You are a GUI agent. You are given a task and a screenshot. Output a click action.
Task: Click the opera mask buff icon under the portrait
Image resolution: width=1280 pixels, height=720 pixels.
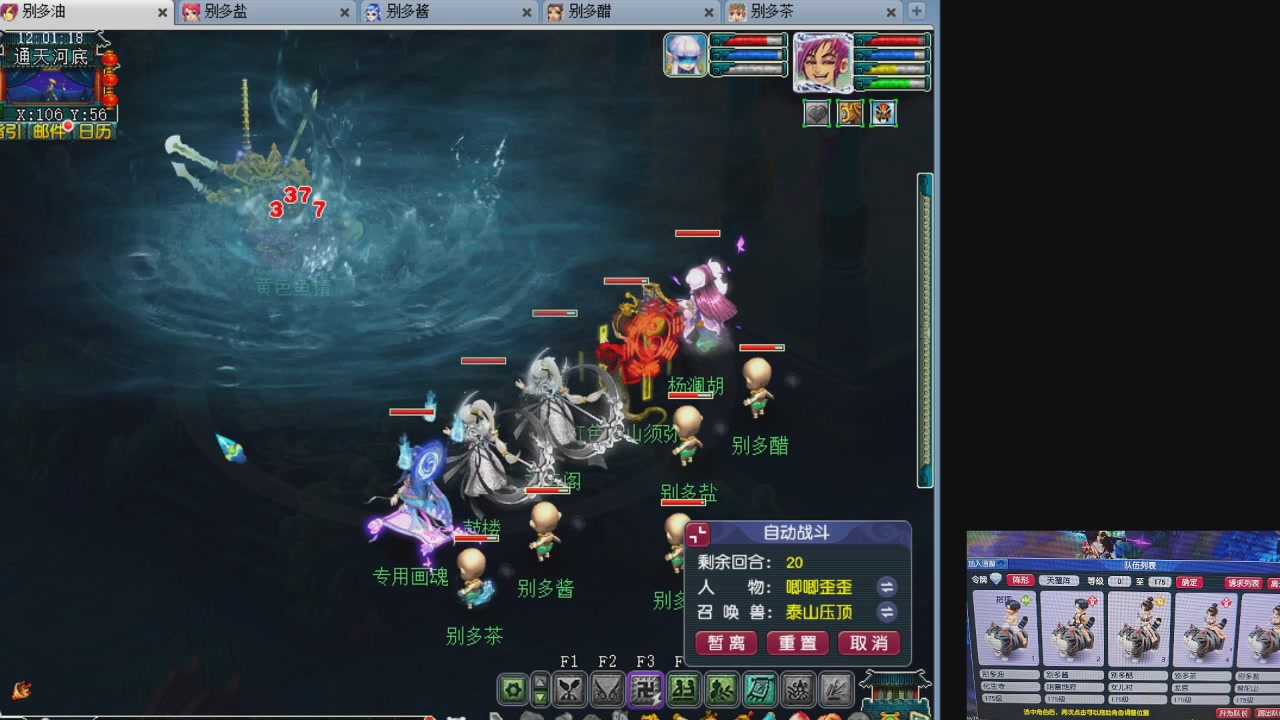coord(884,113)
